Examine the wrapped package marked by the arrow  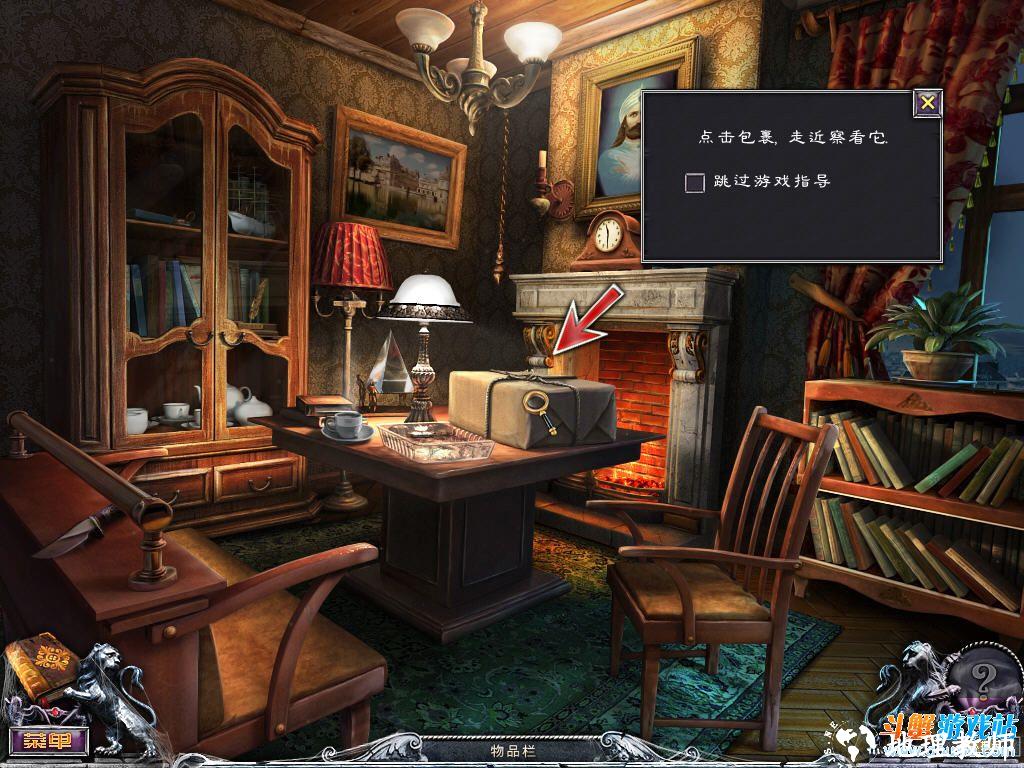point(531,410)
